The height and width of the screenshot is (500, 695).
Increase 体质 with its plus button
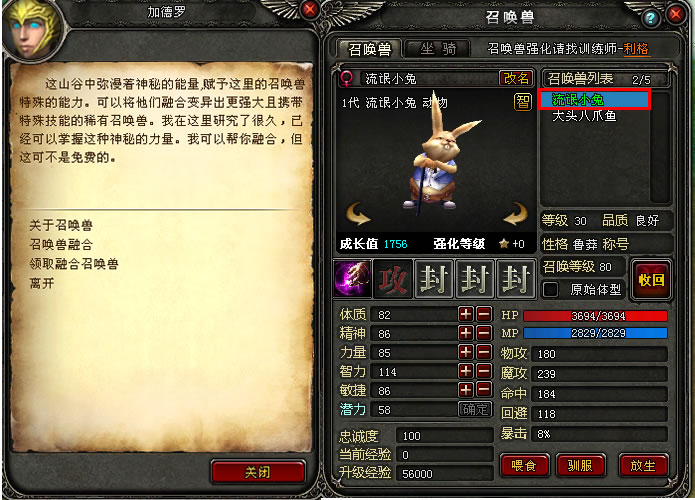[465, 315]
